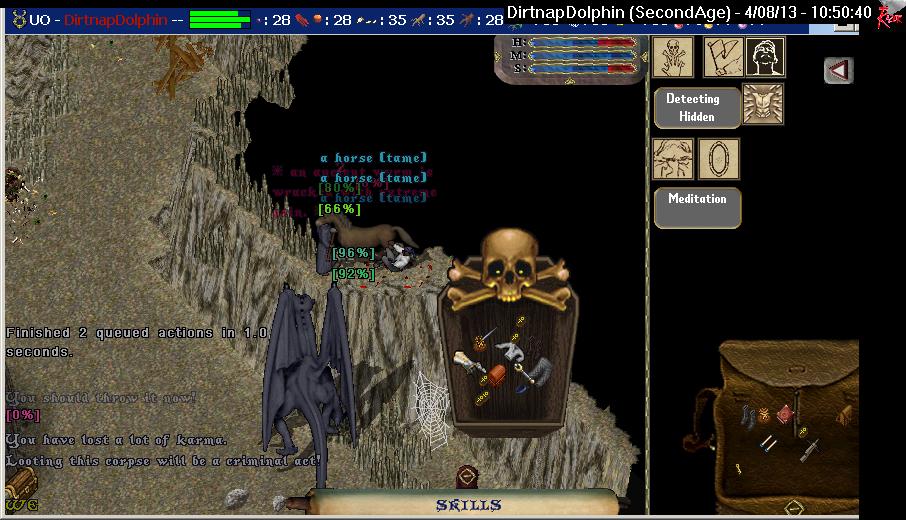Click the skull and hand spell icon
This screenshot has height=520, width=906.
(x=672, y=57)
